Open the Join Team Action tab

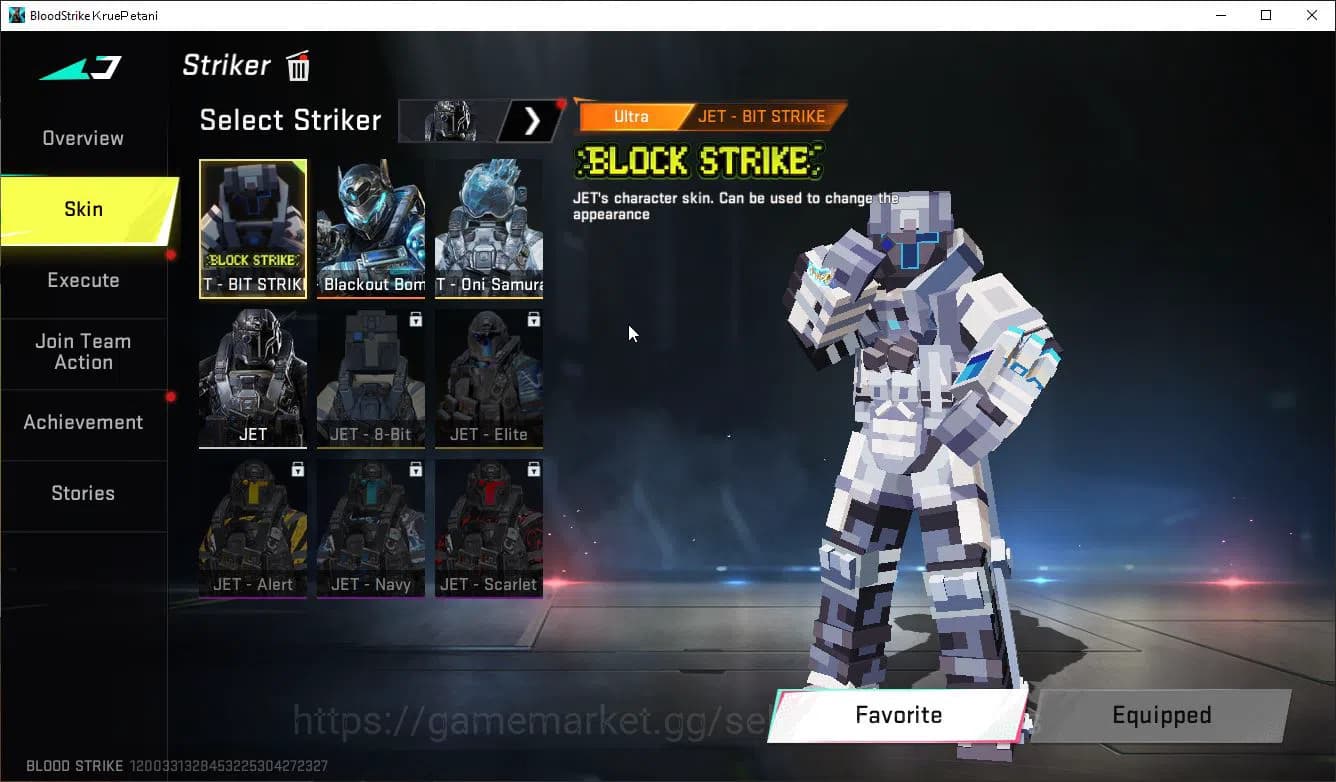[84, 352]
